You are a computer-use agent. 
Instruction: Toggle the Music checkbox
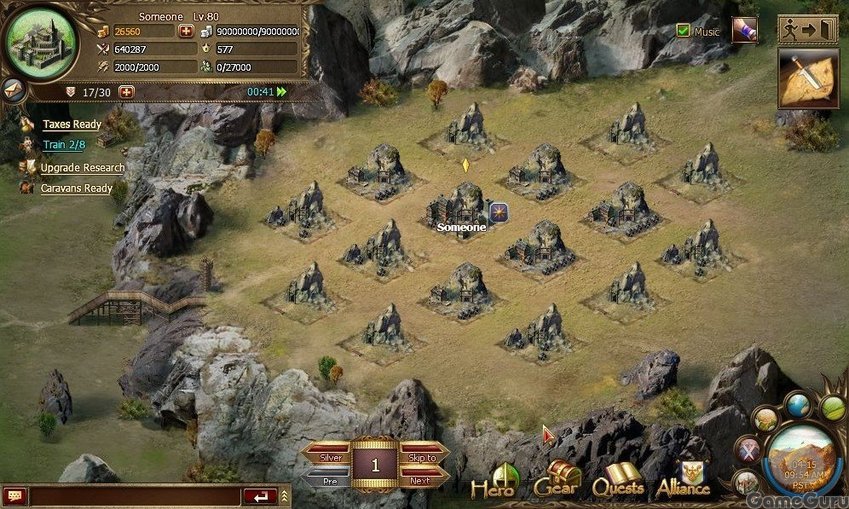[684, 31]
